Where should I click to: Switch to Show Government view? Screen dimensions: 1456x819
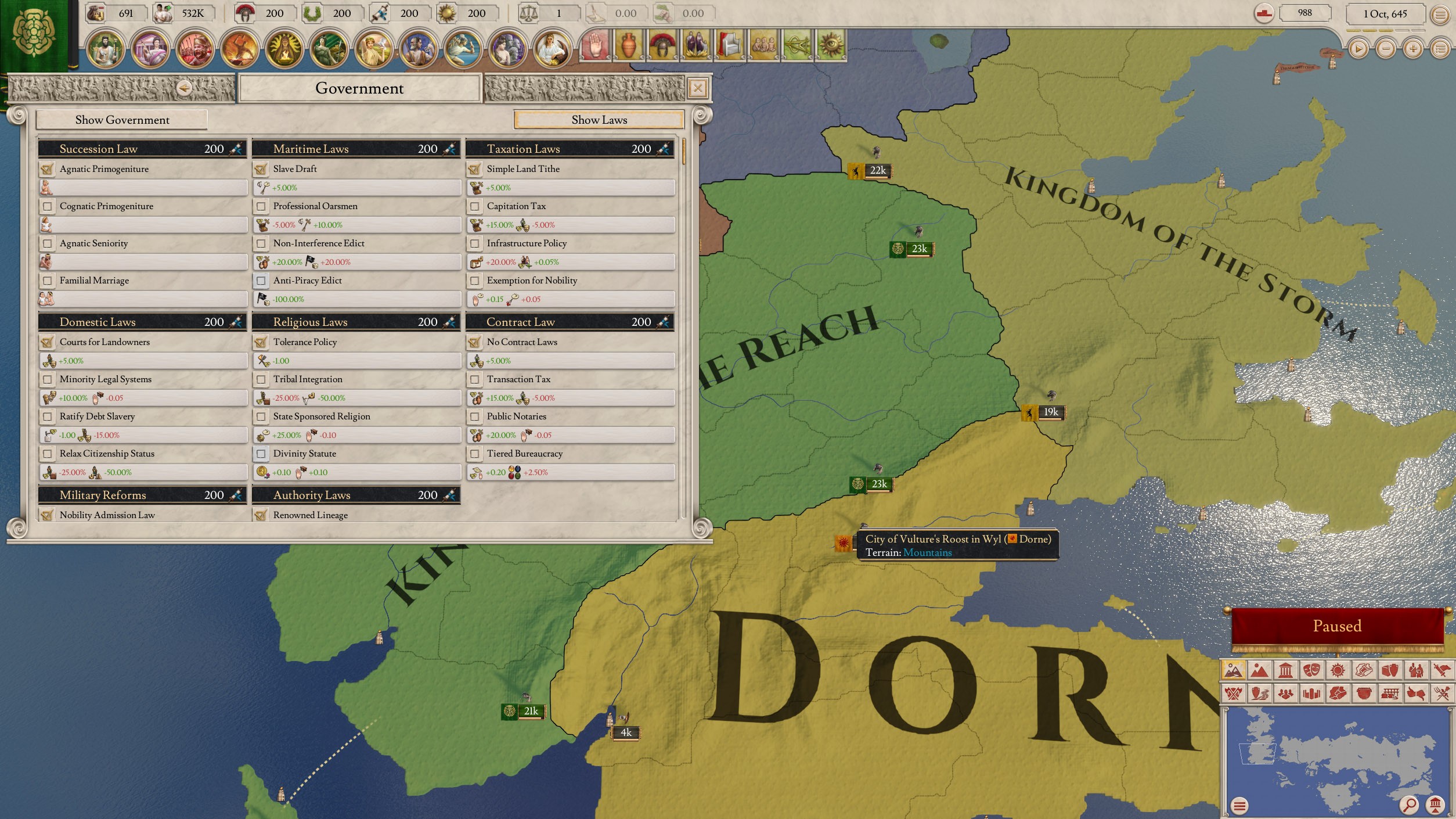(x=122, y=120)
